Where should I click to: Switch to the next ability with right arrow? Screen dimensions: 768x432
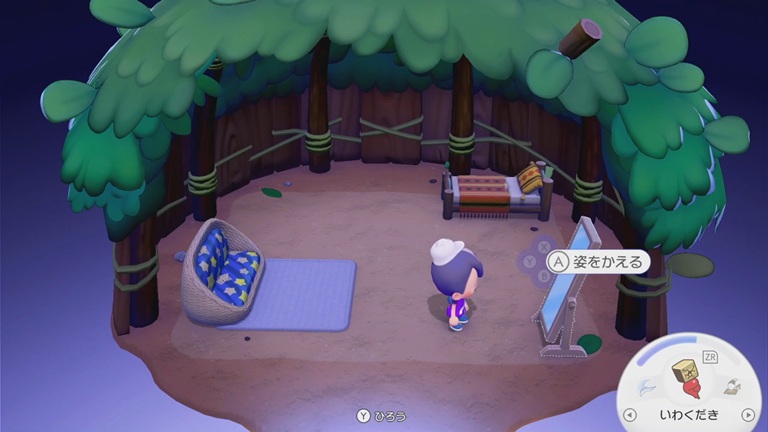pyautogui.click(x=747, y=414)
